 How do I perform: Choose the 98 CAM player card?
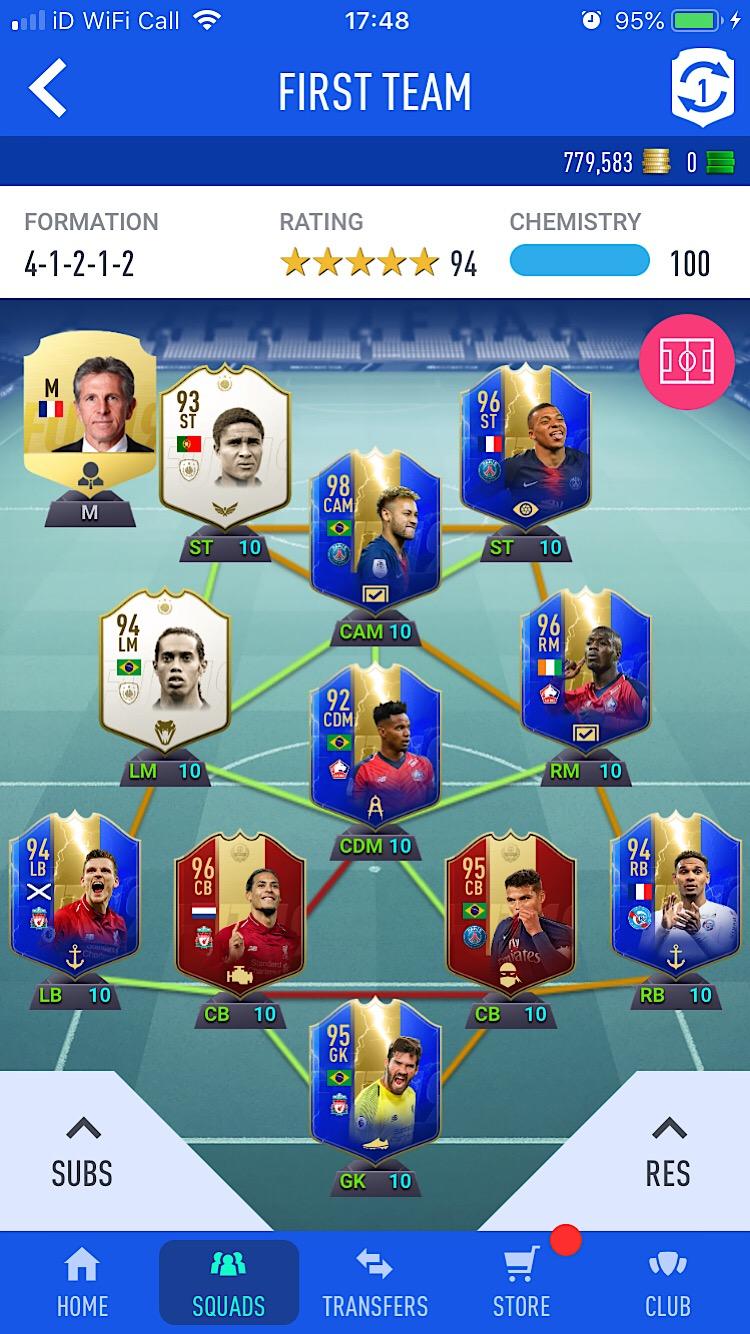[375, 530]
